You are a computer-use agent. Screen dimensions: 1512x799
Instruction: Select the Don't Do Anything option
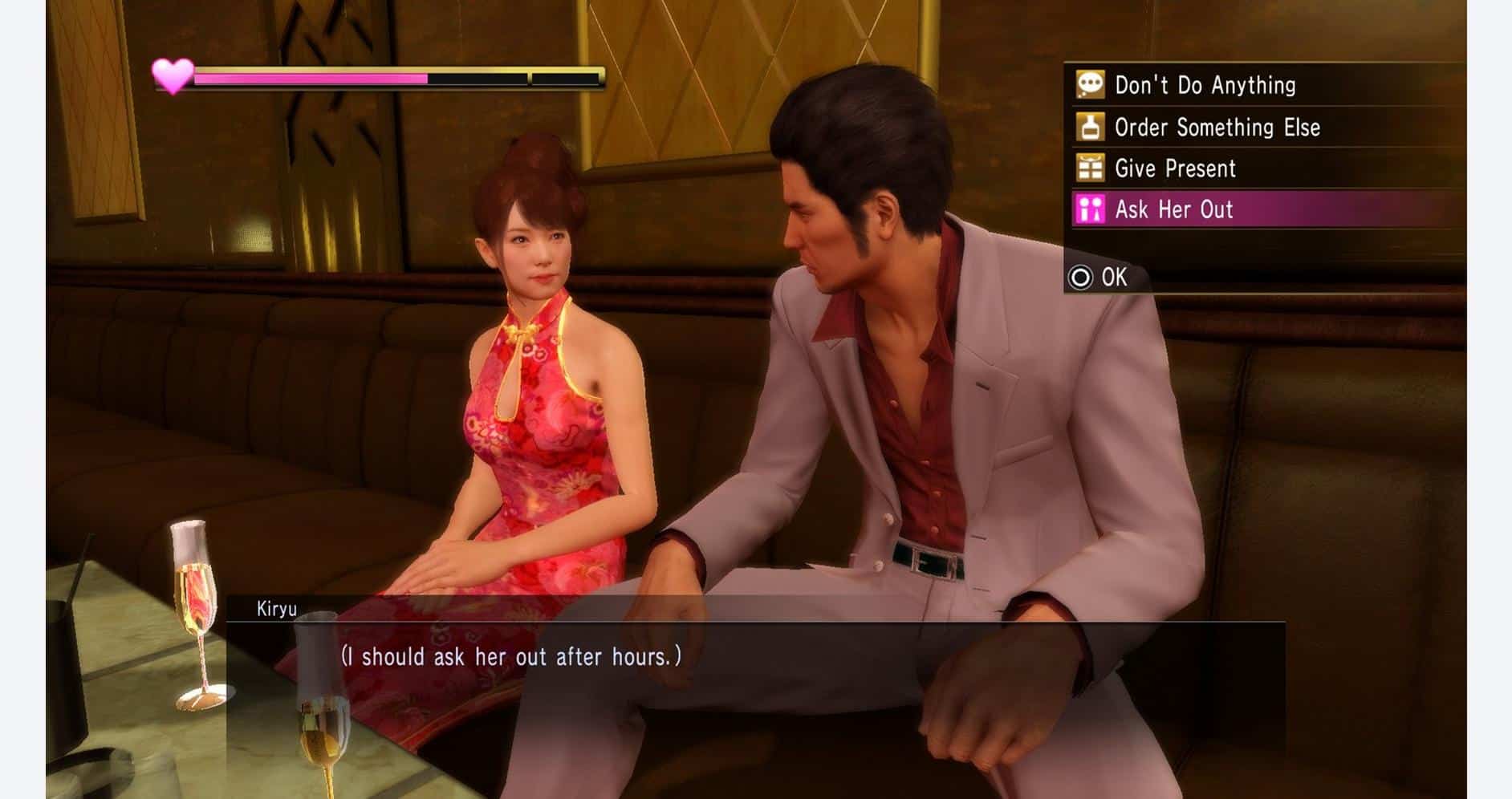click(1204, 83)
